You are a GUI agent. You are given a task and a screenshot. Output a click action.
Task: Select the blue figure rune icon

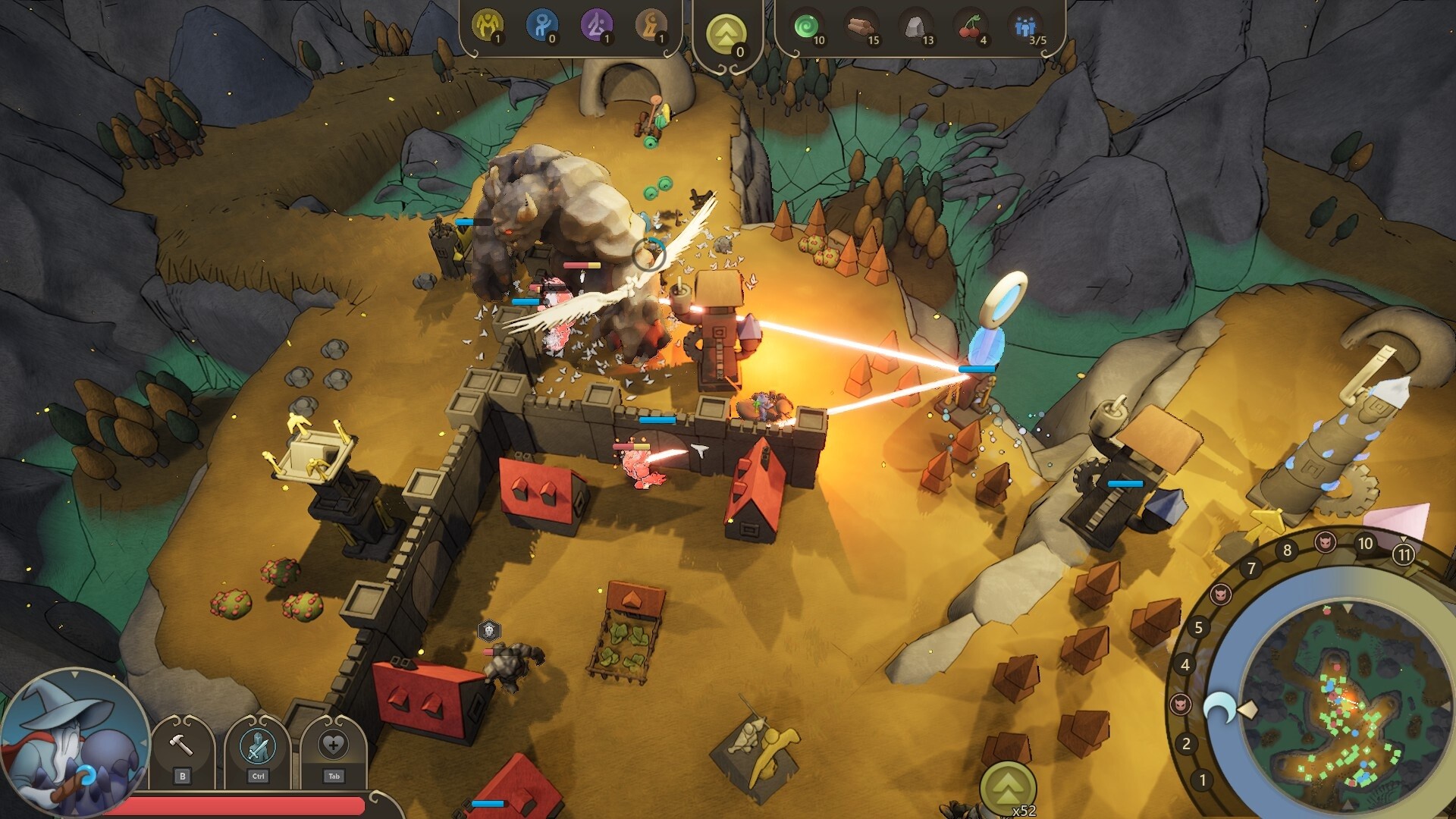coord(541,26)
